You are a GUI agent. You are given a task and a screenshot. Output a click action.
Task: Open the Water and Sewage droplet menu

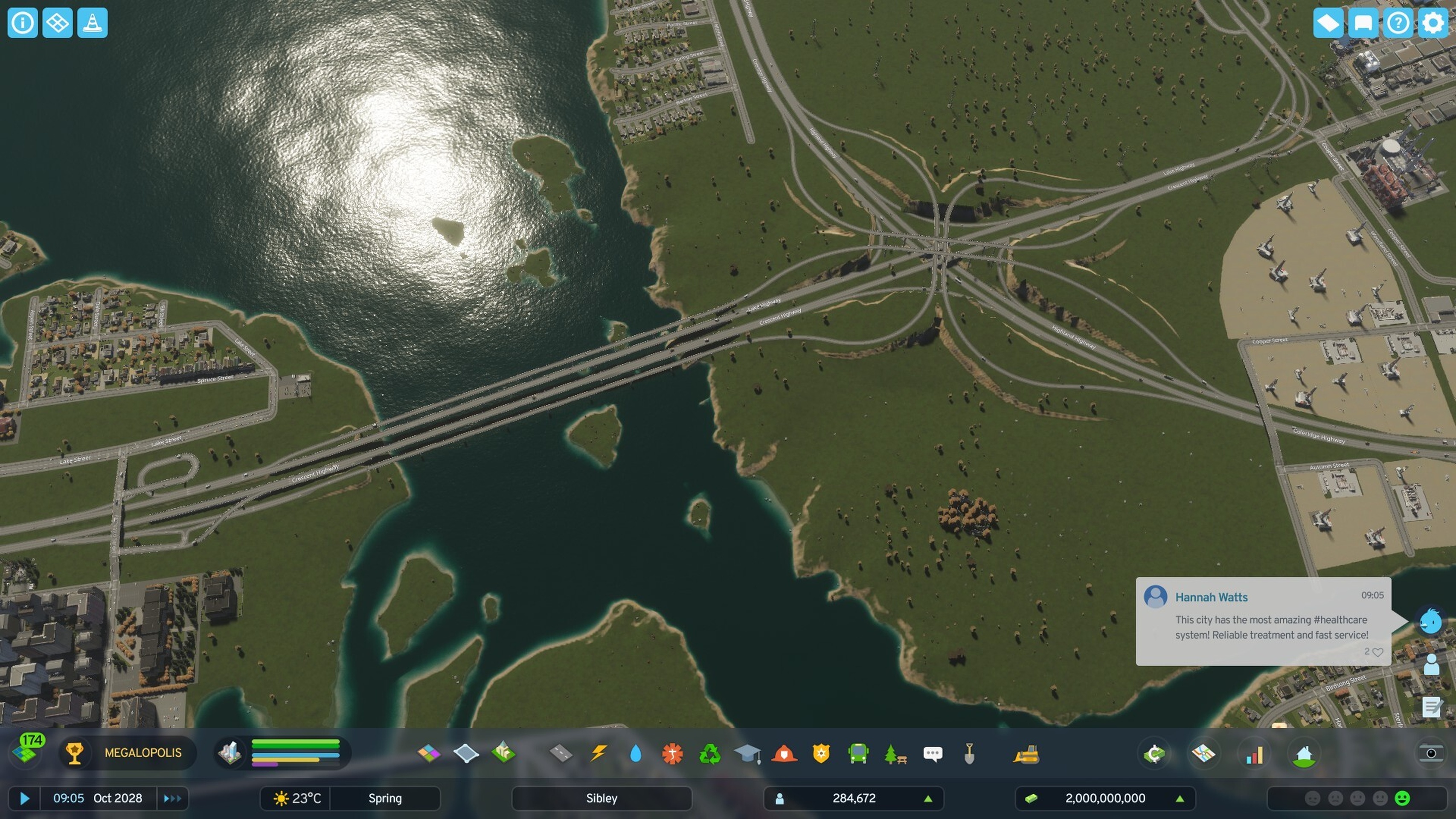(x=635, y=753)
